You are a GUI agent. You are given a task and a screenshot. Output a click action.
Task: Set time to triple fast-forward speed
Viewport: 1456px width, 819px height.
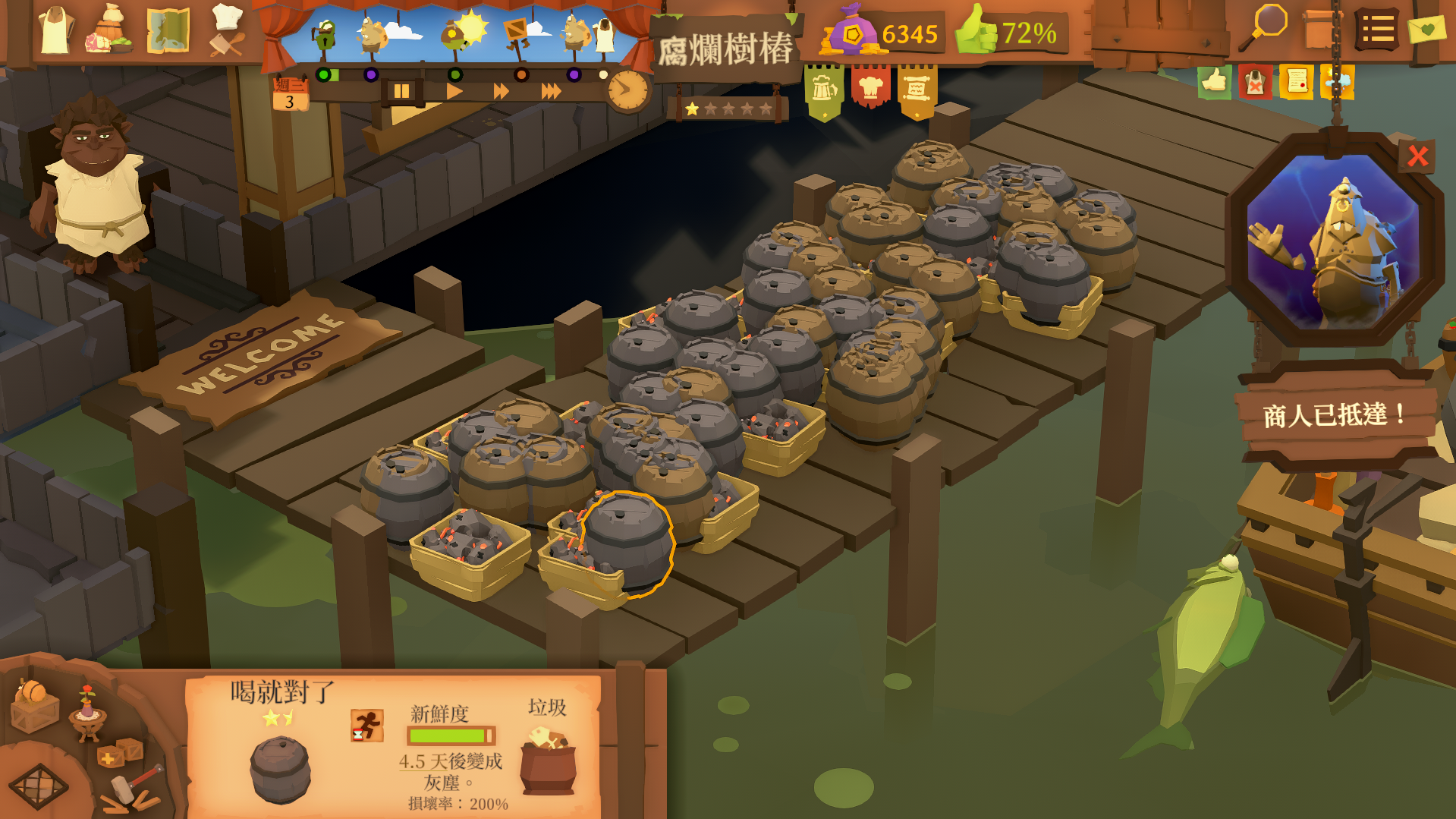(552, 92)
